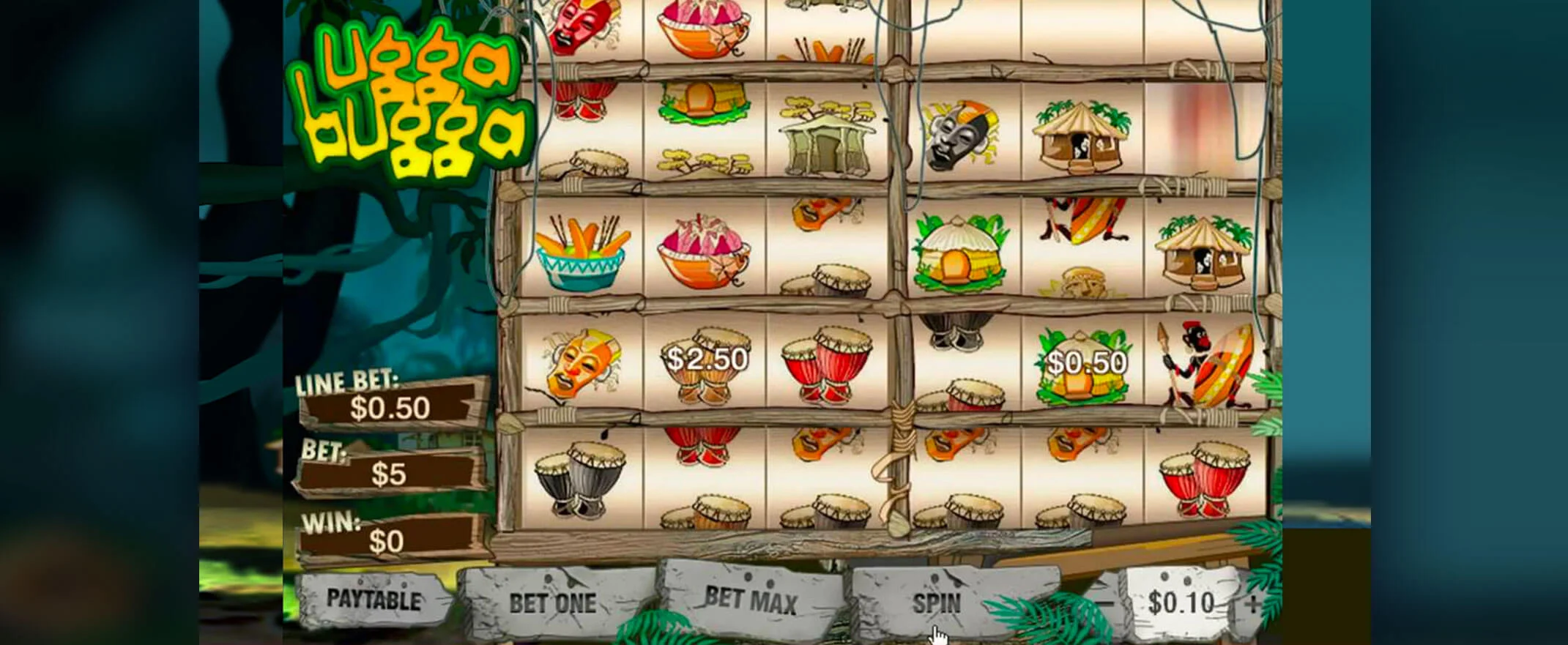
Task: Spin the reels with the Spin button
Action: click(936, 603)
